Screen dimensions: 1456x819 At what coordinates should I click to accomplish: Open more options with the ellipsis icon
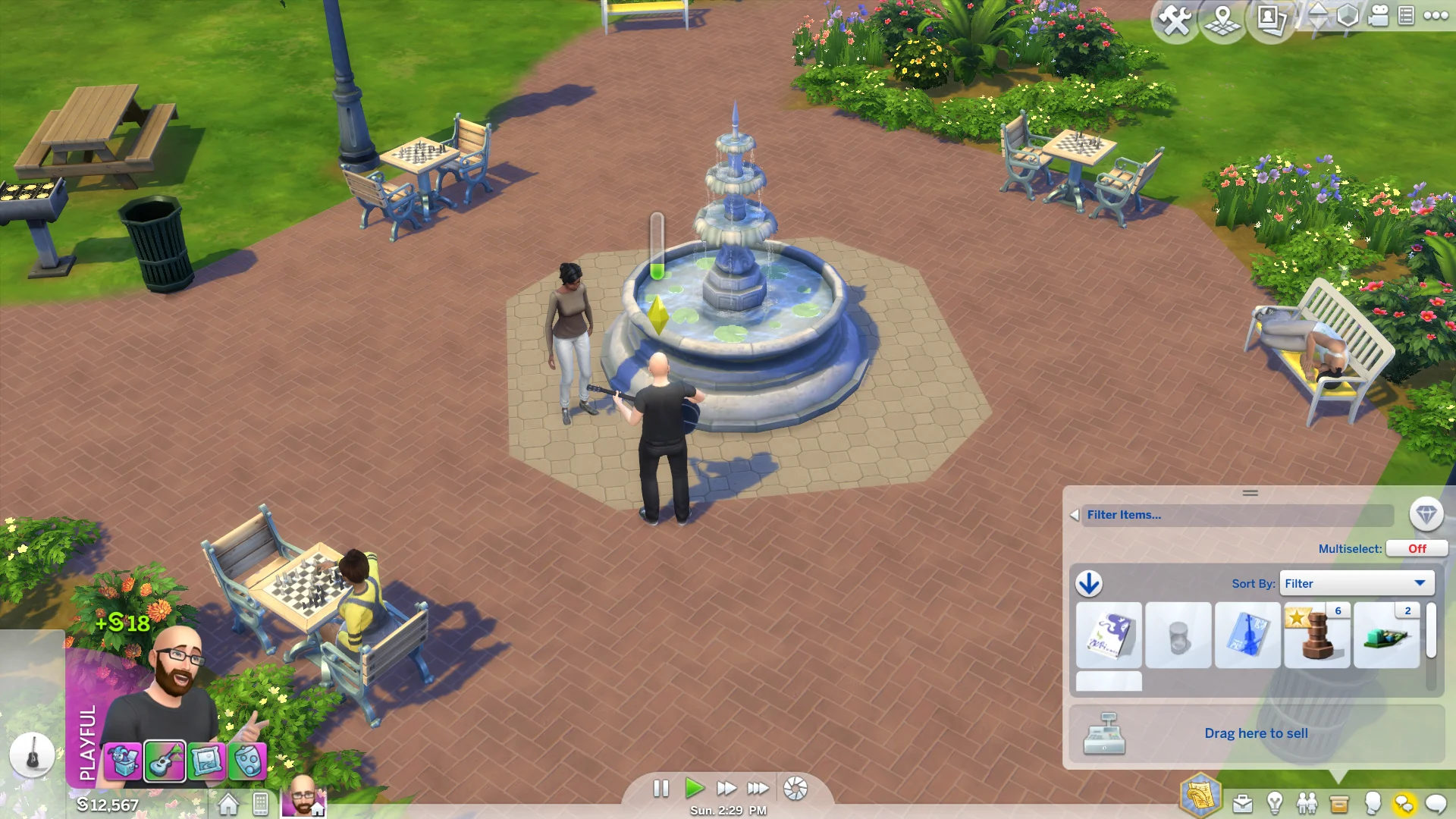[1436, 17]
